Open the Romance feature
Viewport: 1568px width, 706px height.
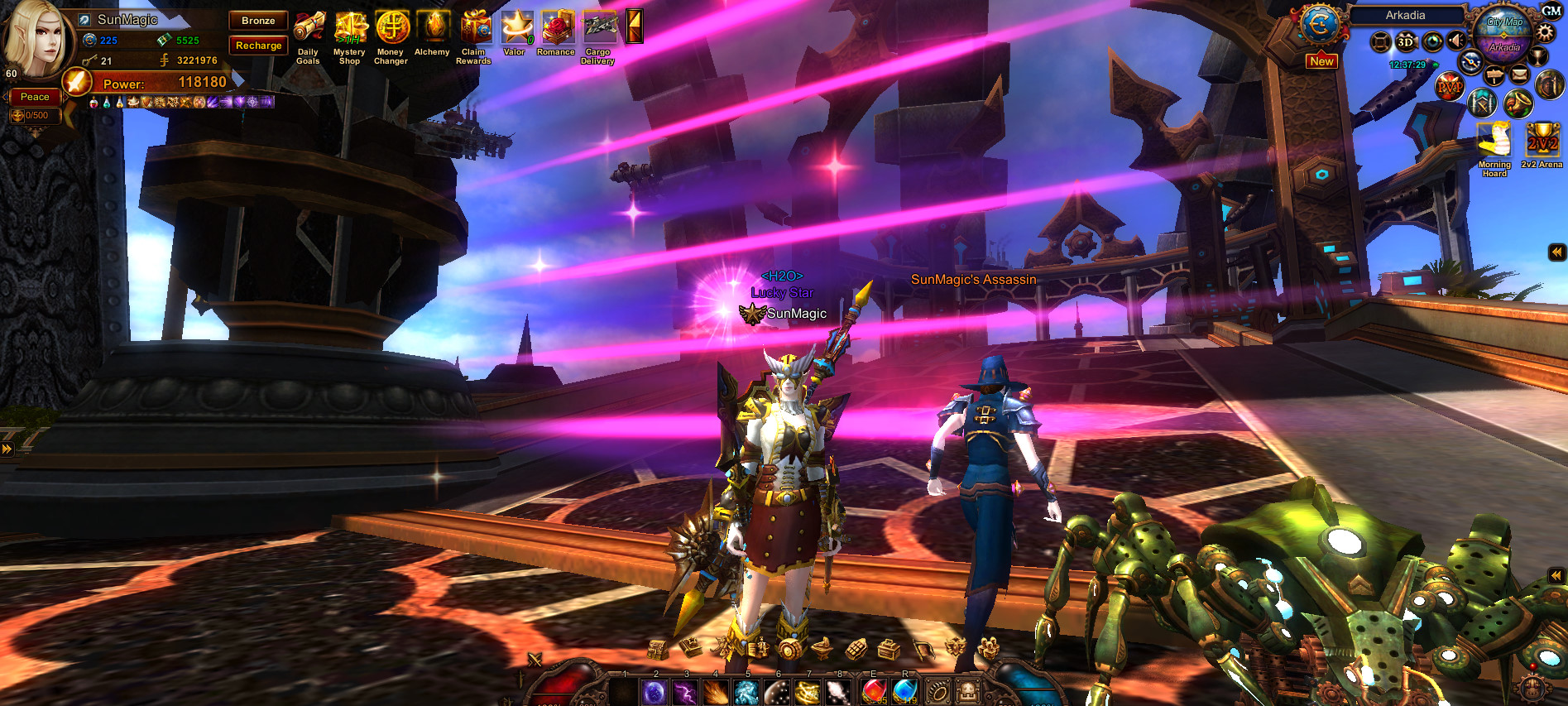(x=557, y=27)
